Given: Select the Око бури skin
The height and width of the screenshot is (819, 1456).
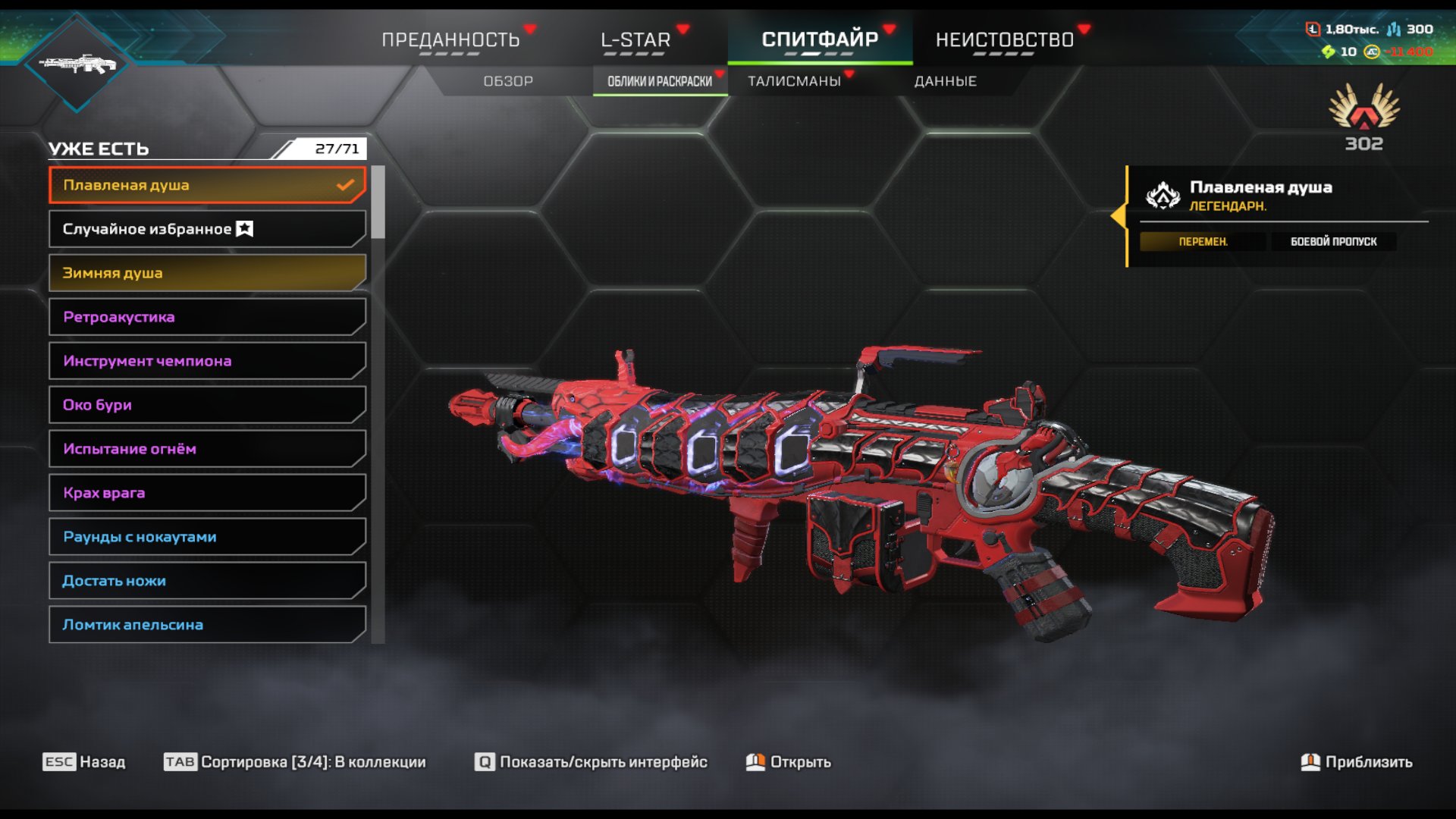Looking at the screenshot, I should click(x=206, y=405).
